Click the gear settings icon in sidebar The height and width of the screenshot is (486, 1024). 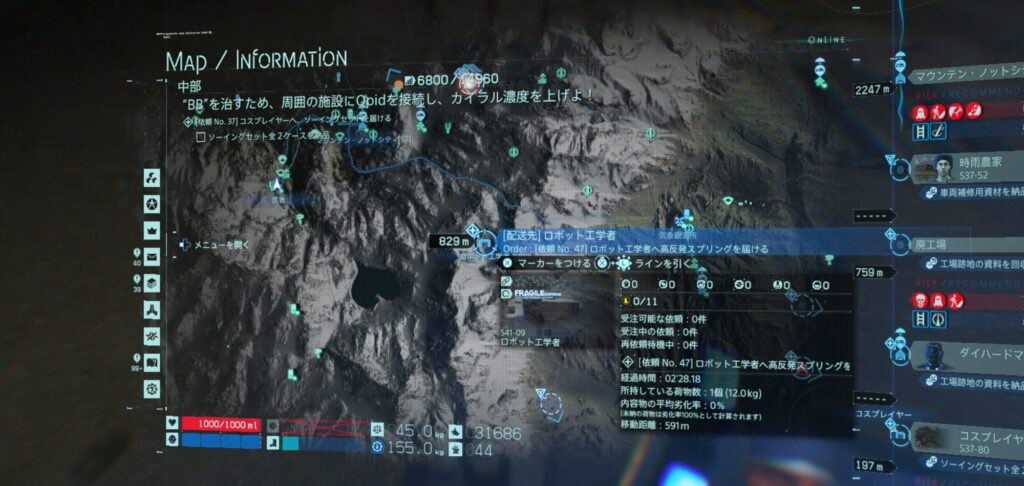(152, 388)
